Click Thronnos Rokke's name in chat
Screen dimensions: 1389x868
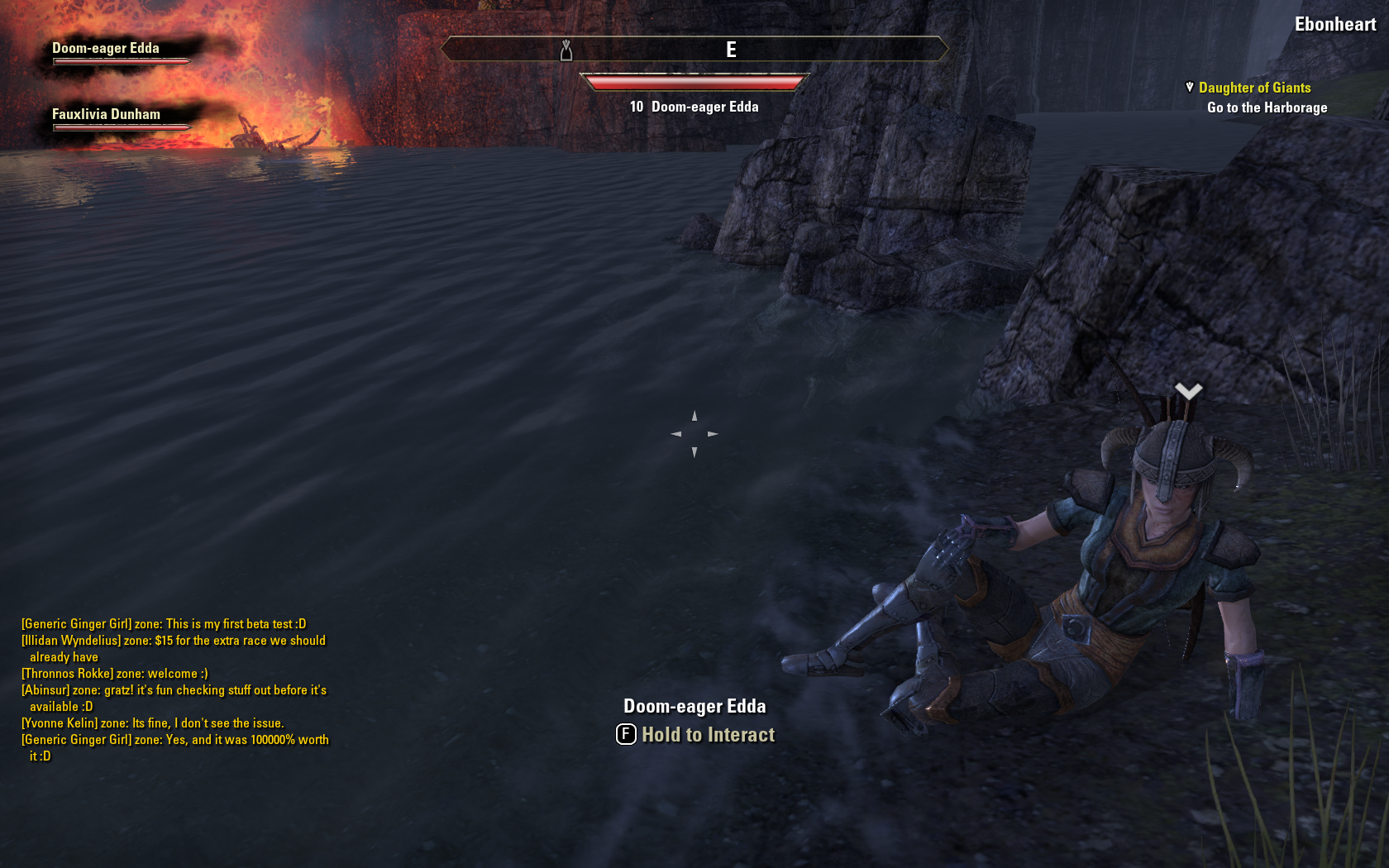tap(67, 674)
